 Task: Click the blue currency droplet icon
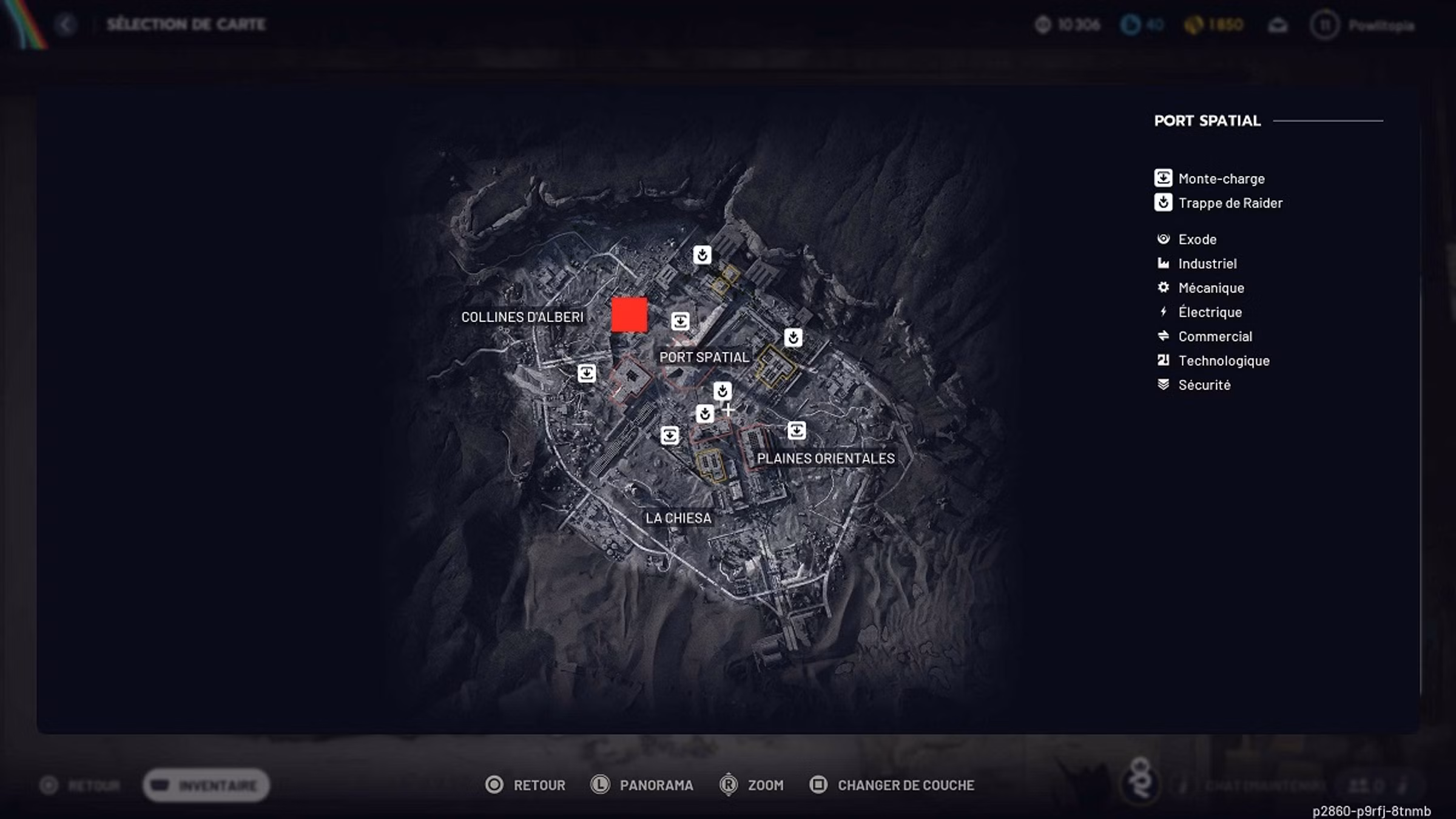coord(1130,24)
